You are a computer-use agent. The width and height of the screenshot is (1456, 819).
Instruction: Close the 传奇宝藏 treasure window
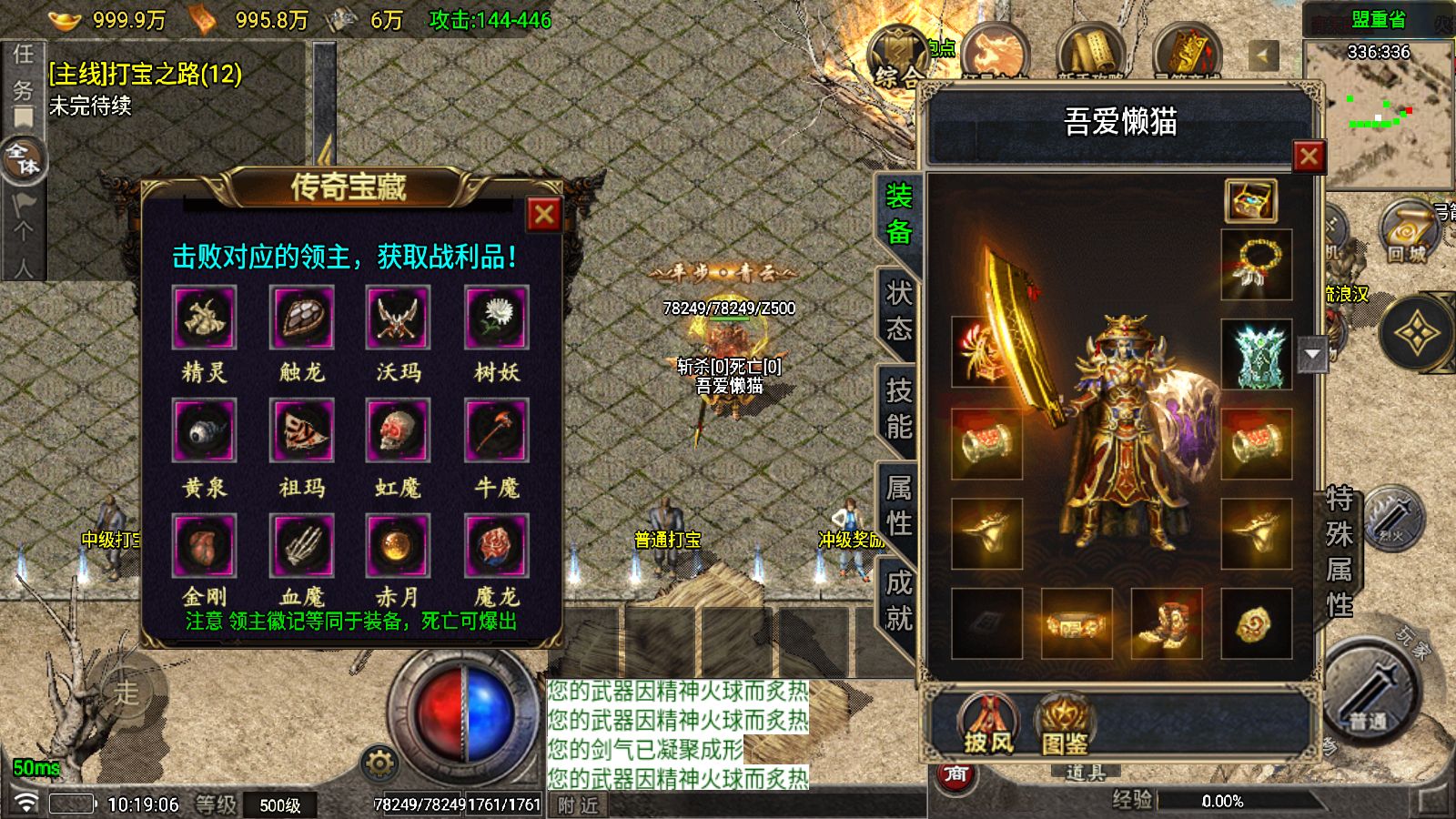(x=544, y=215)
